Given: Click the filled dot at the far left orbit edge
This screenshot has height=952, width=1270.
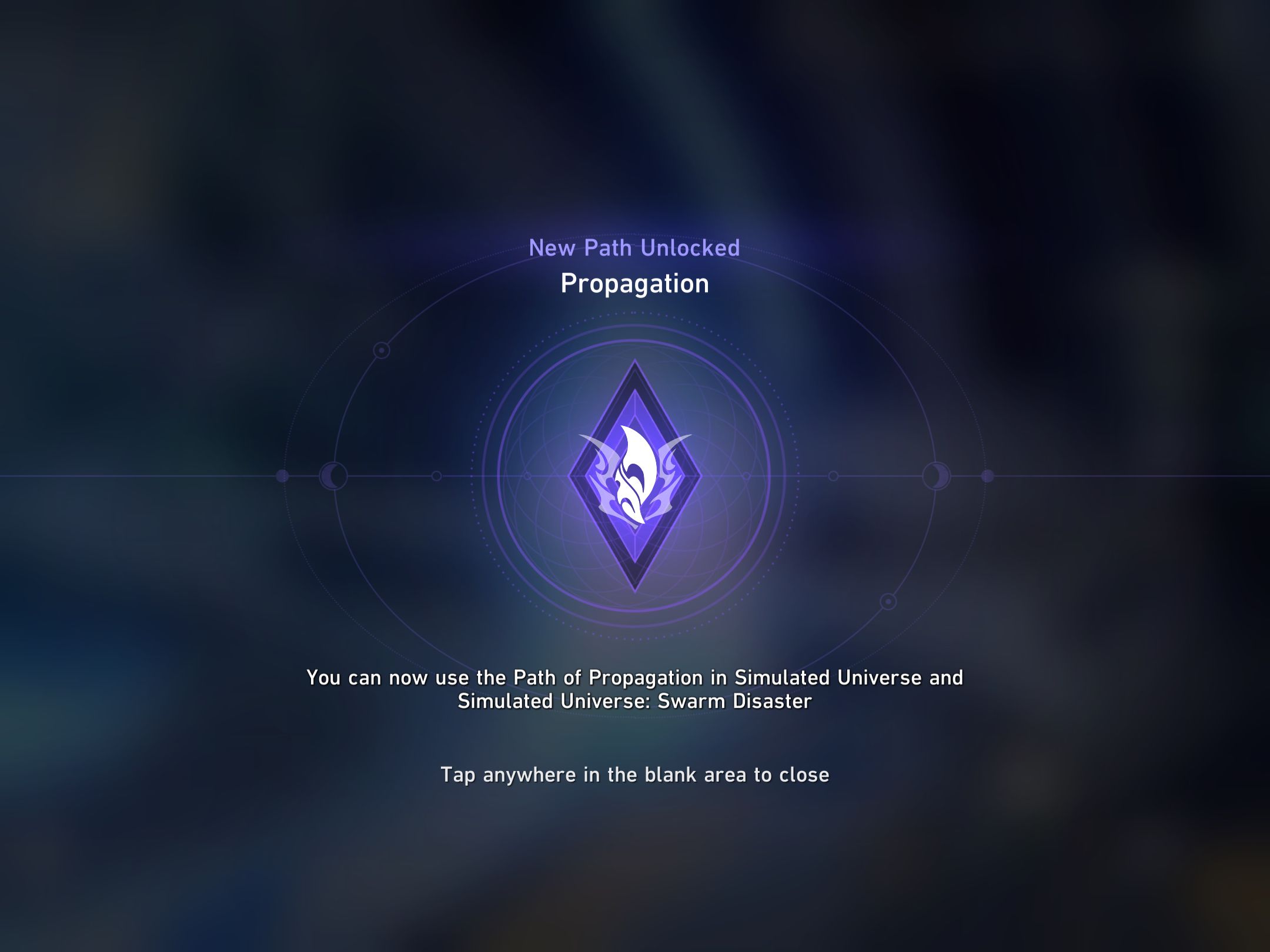Looking at the screenshot, I should (282, 476).
